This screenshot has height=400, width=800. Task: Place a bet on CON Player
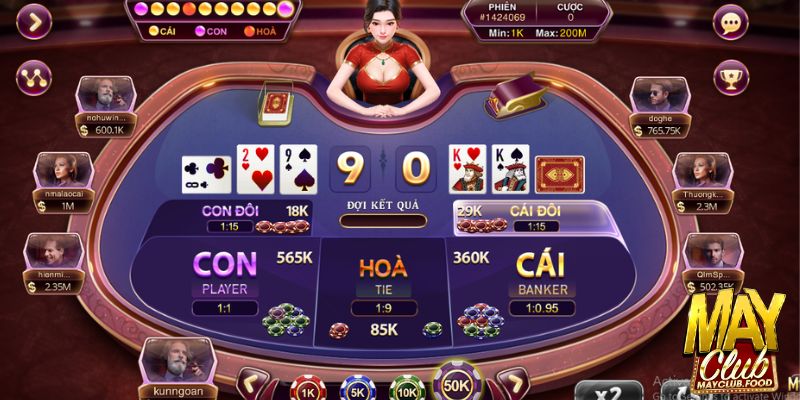click(225, 280)
